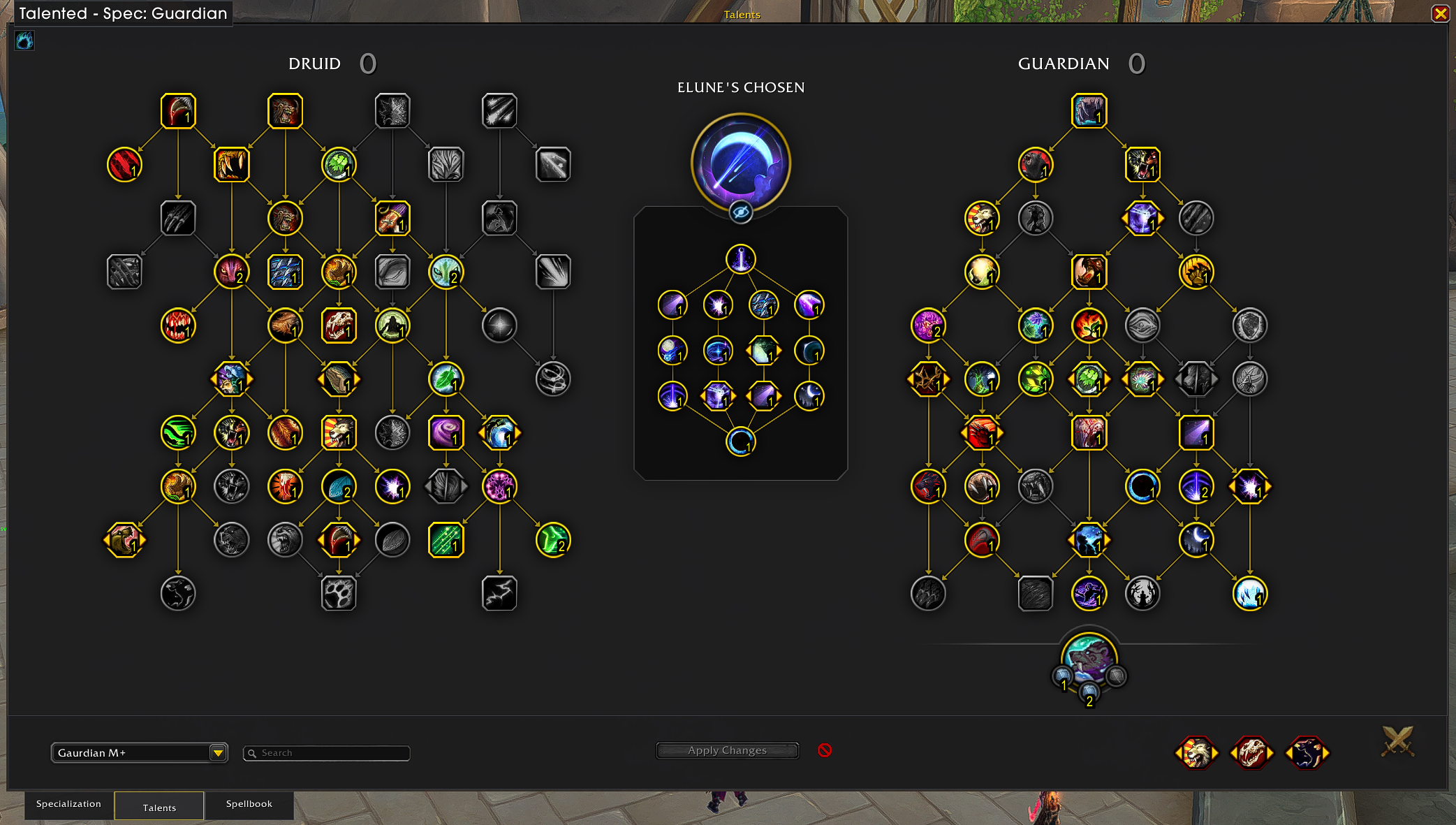Click the blue flame Talented icon
Image resolution: width=1456 pixels, height=825 pixels.
(x=24, y=41)
